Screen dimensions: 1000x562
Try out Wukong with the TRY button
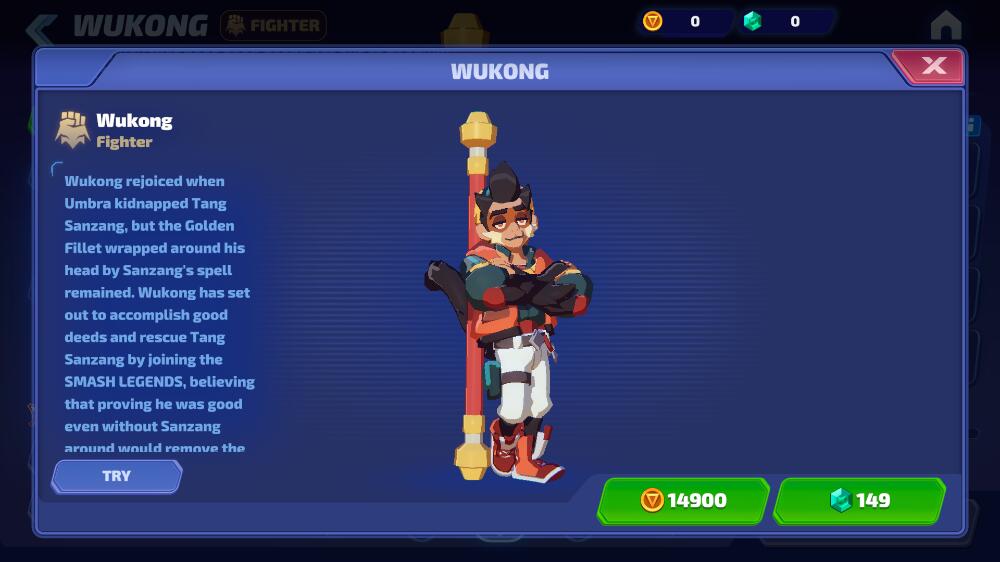117,476
